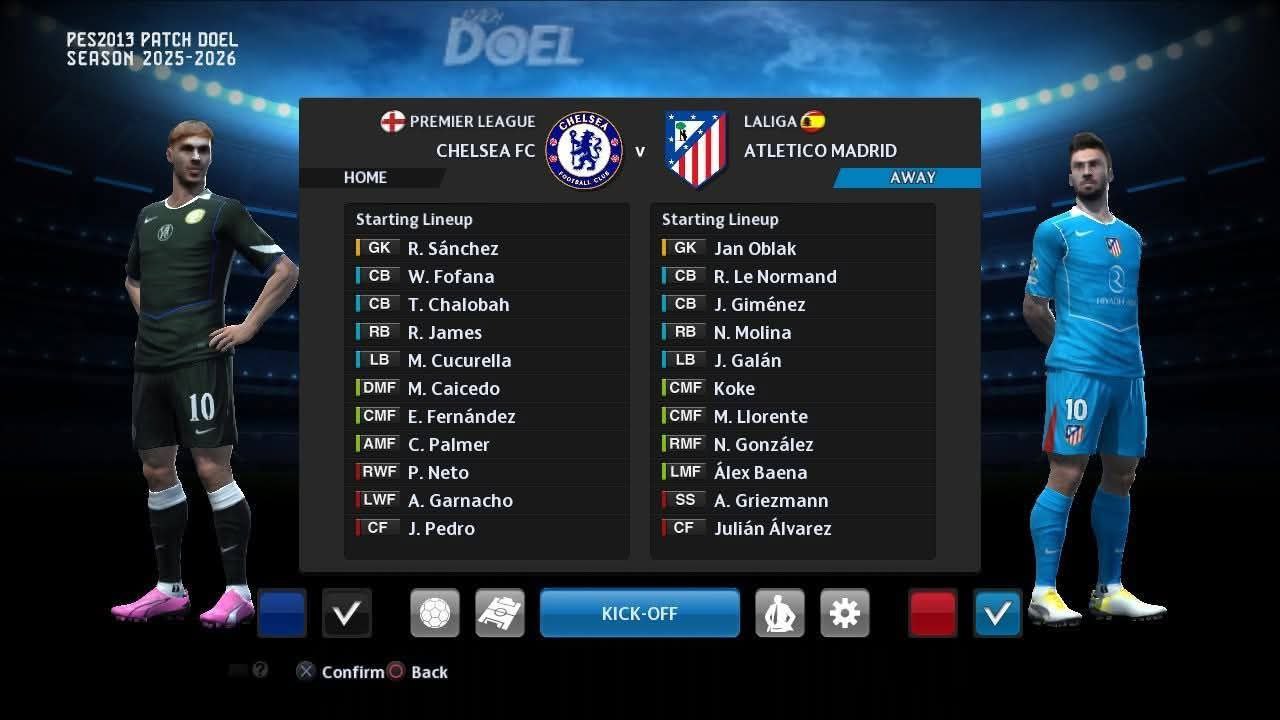This screenshot has width=1280, height=720.
Task: Select the AWAY side tab
Action: tap(912, 177)
